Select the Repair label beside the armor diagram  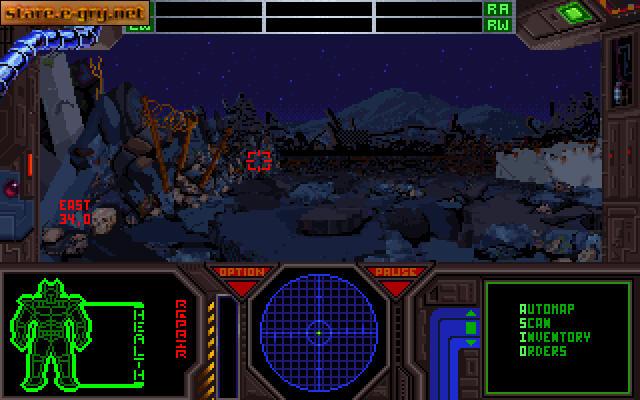(x=182, y=327)
